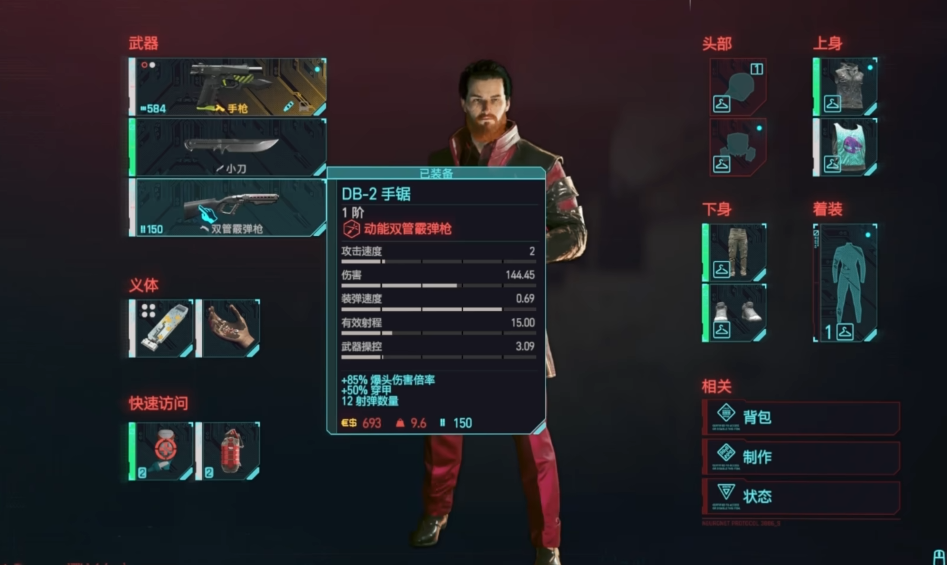
Task: Select the healing item quick access slot
Action: (x=162, y=450)
